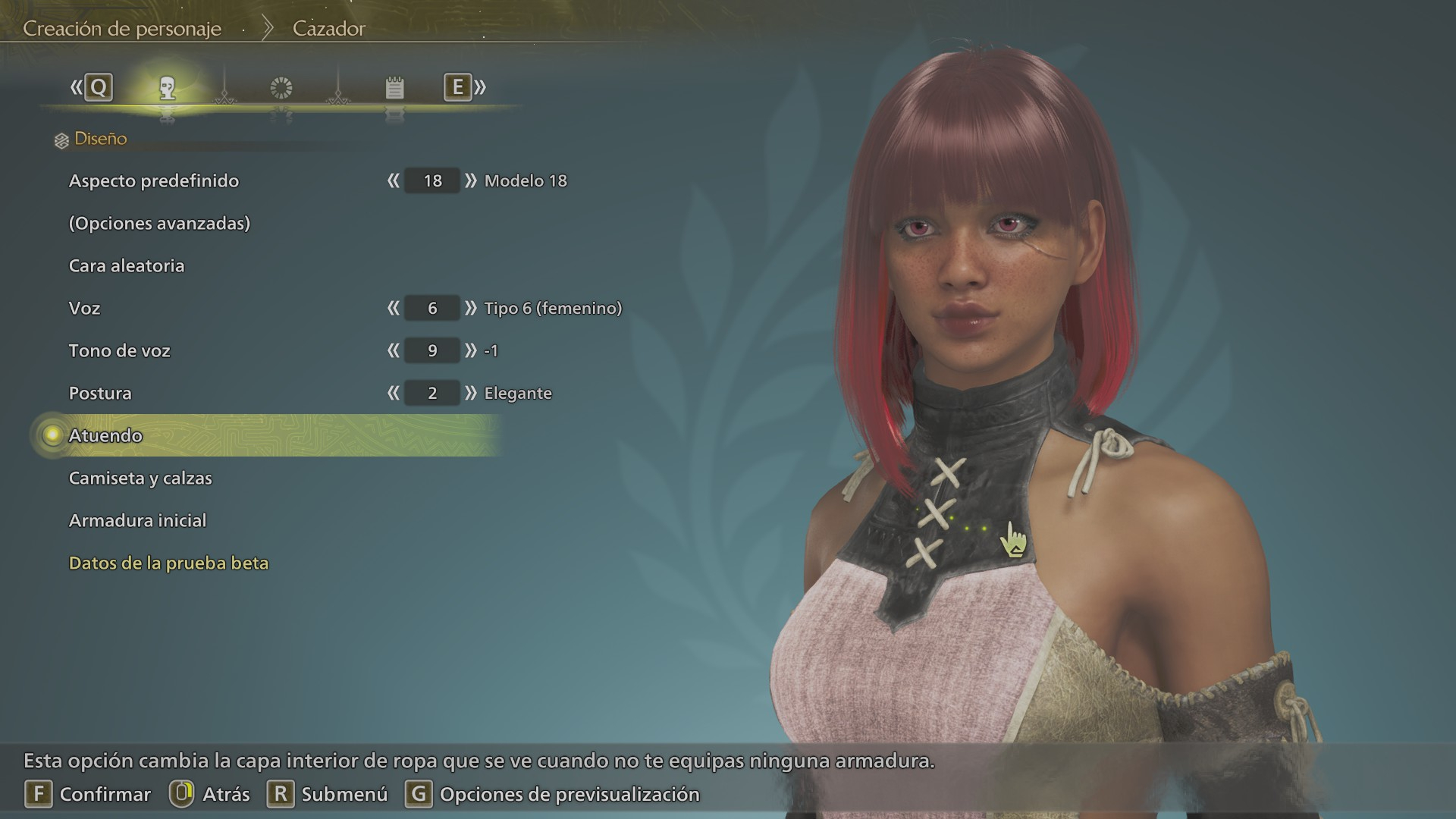This screenshot has height=819, width=1456.
Task: Switch to the face design tab
Action: pos(168,88)
